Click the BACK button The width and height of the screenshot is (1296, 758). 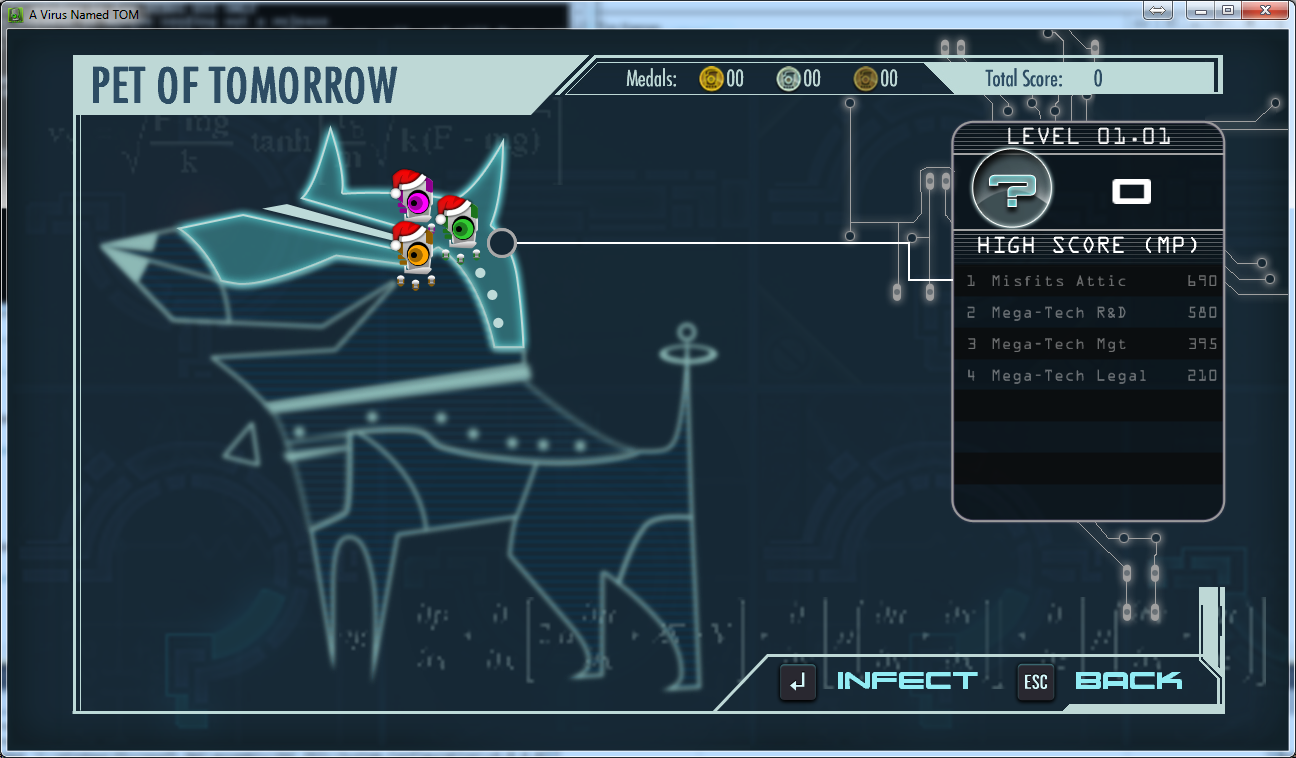(1128, 680)
